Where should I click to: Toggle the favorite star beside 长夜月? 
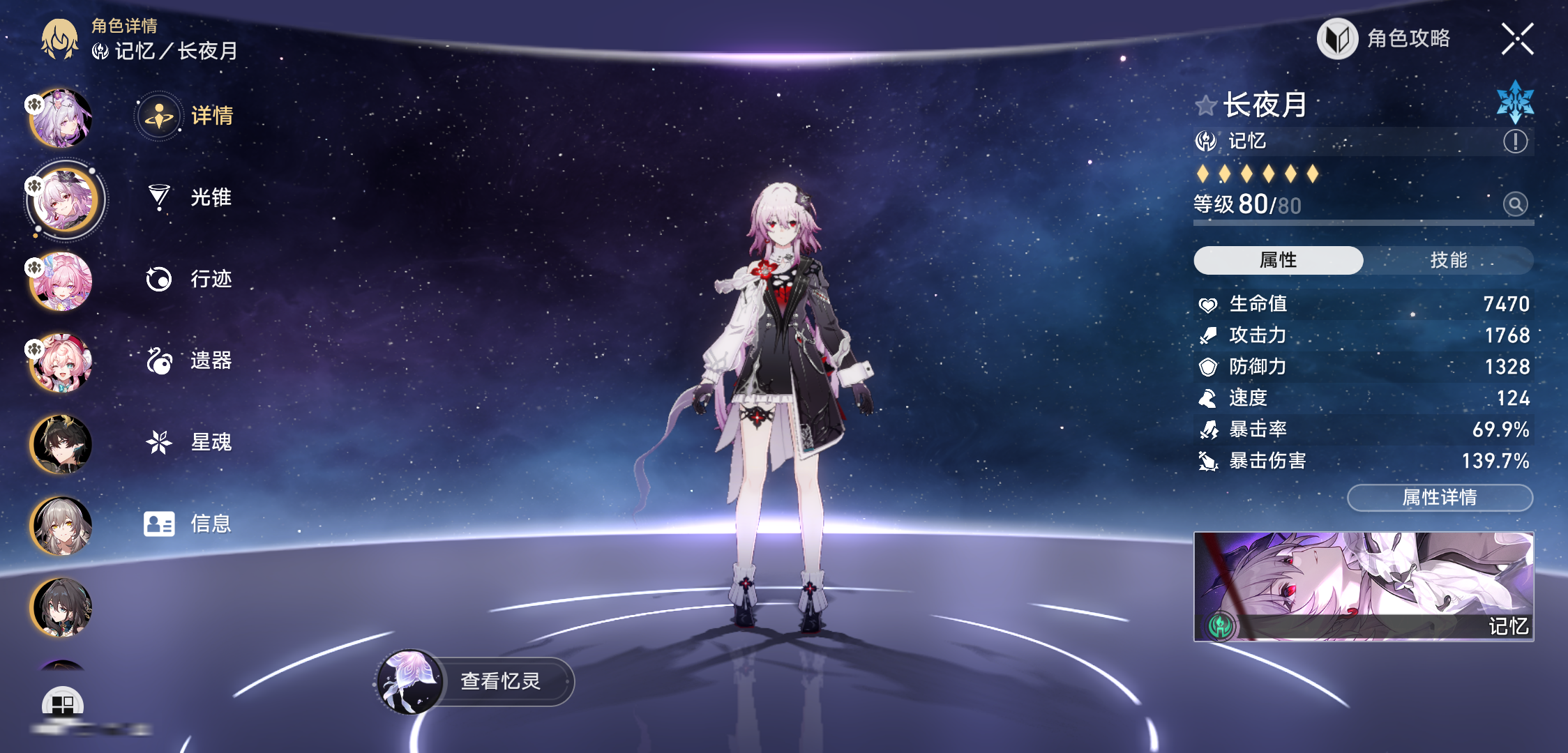click(1205, 106)
